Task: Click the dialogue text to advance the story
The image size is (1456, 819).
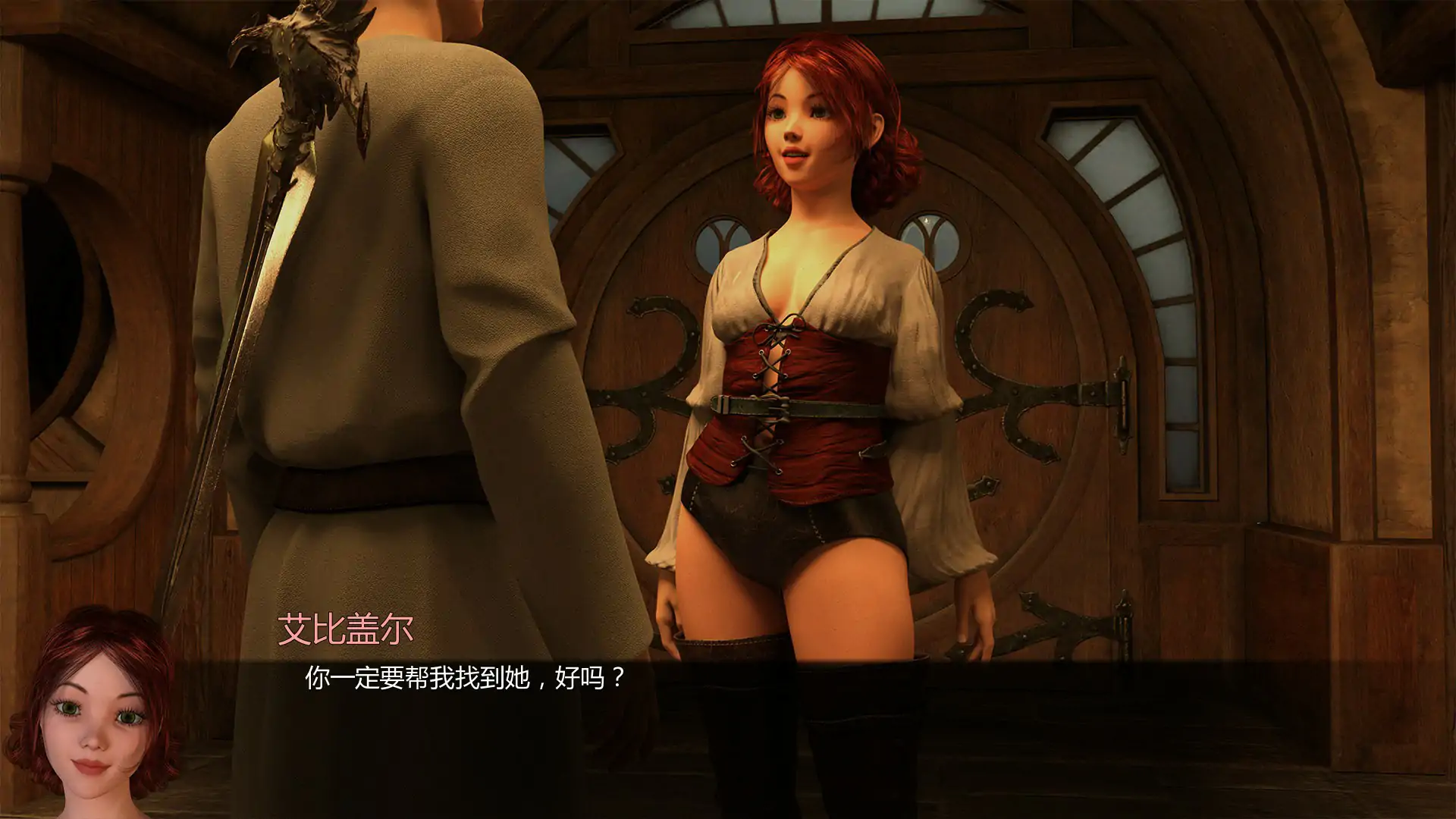Action: point(463,680)
